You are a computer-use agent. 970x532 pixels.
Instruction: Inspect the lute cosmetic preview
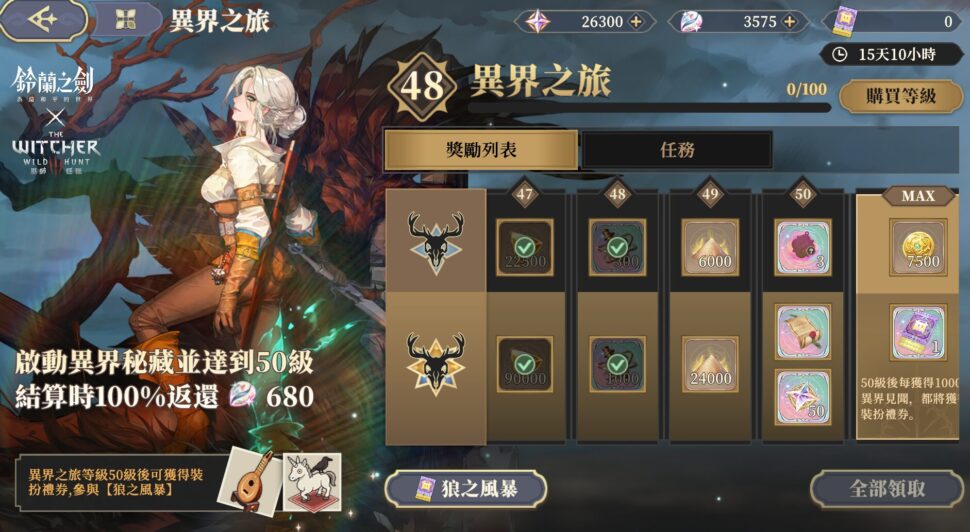(249, 481)
